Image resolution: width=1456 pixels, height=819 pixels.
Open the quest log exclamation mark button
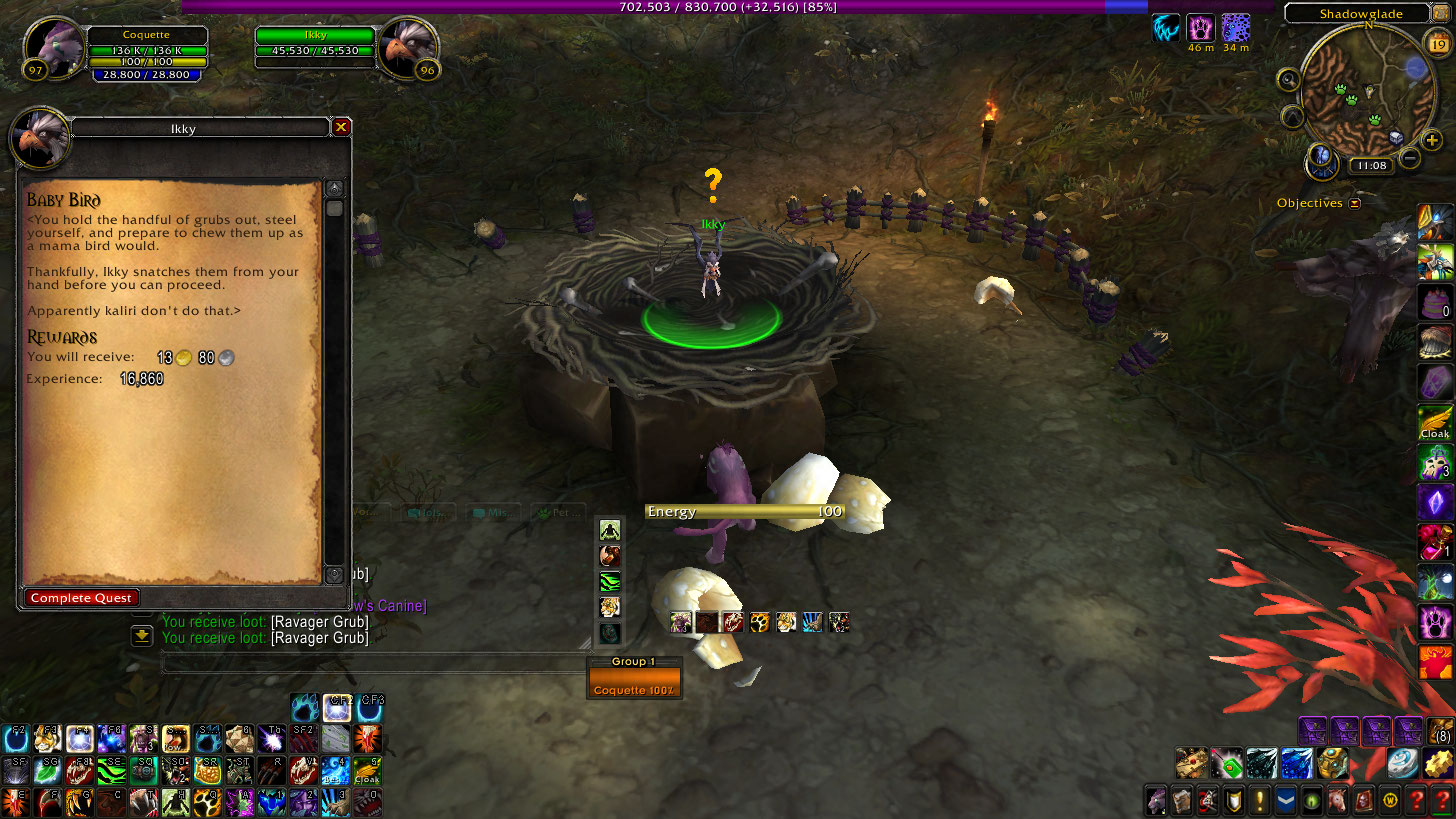pyautogui.click(x=1259, y=800)
